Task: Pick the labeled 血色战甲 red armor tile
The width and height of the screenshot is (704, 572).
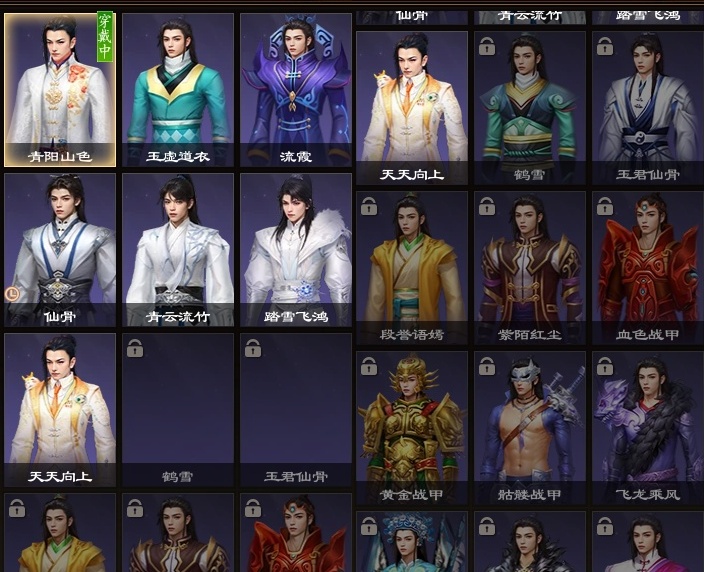Action: pyautogui.click(x=648, y=268)
